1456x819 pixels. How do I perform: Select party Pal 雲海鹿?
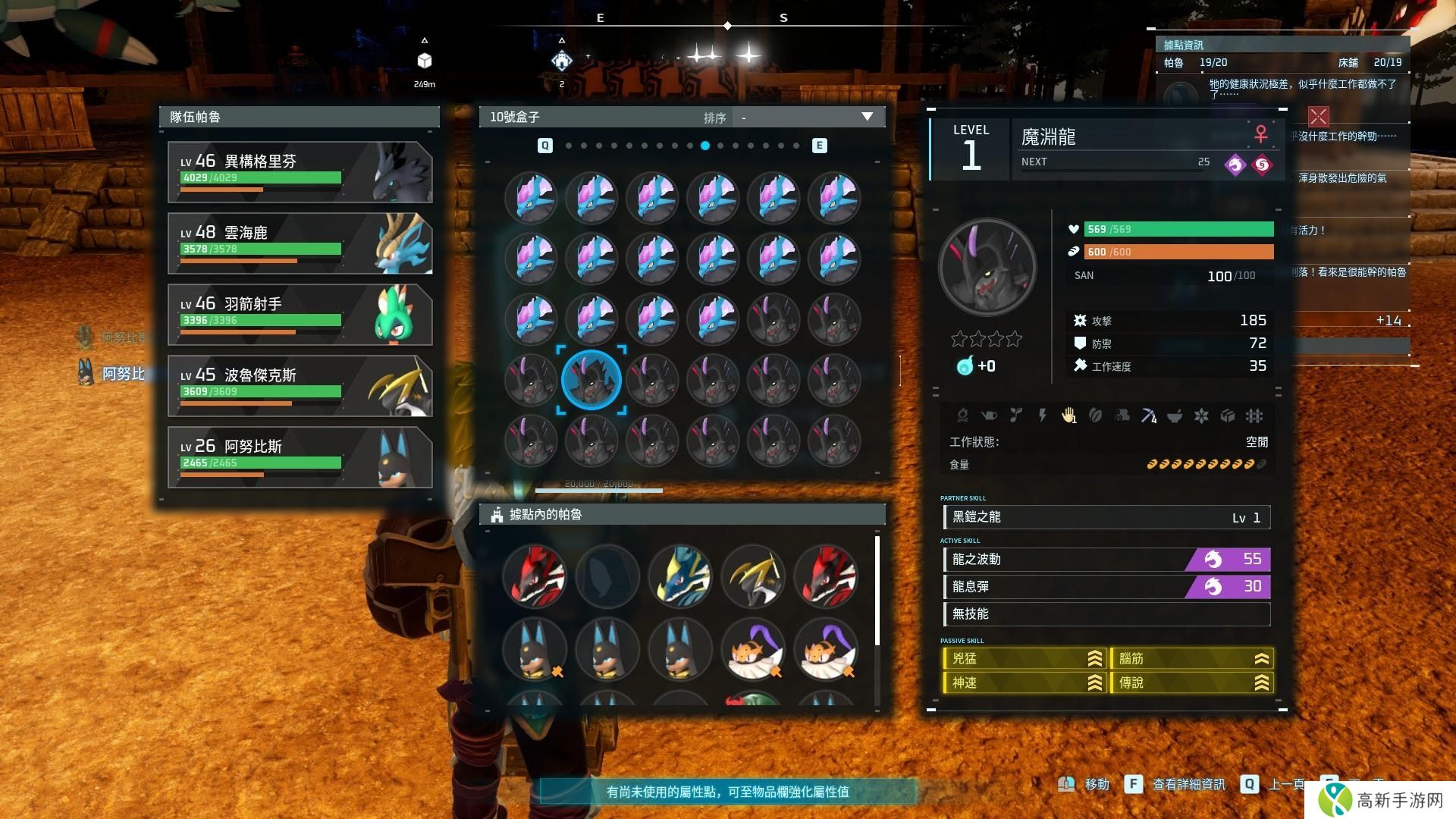coord(300,243)
